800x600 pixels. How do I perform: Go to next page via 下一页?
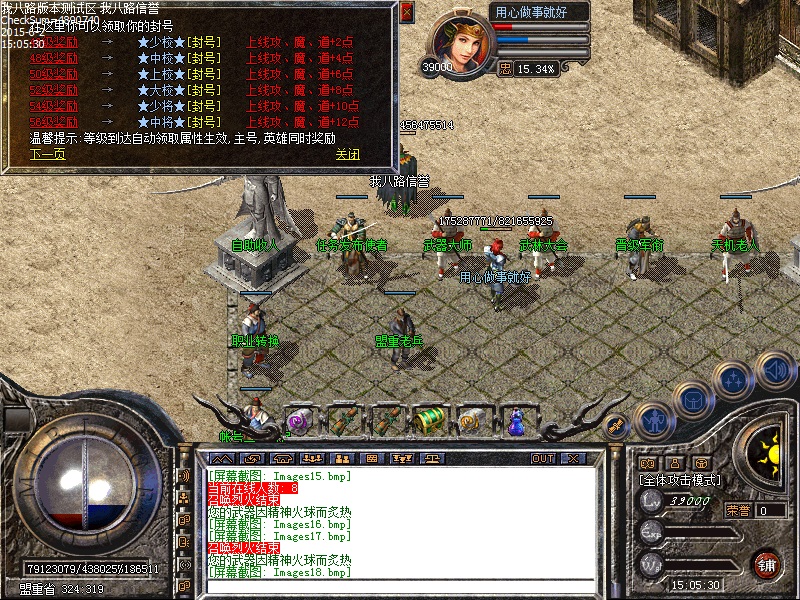click(x=47, y=154)
